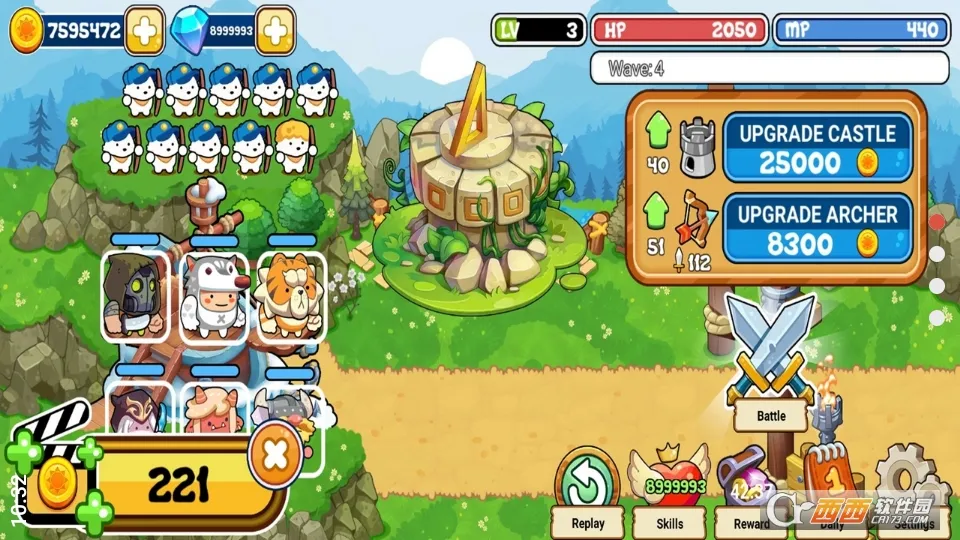Image resolution: width=960 pixels, height=540 pixels.
Task: Choose the orange tiger hero slot
Action: click(x=291, y=295)
